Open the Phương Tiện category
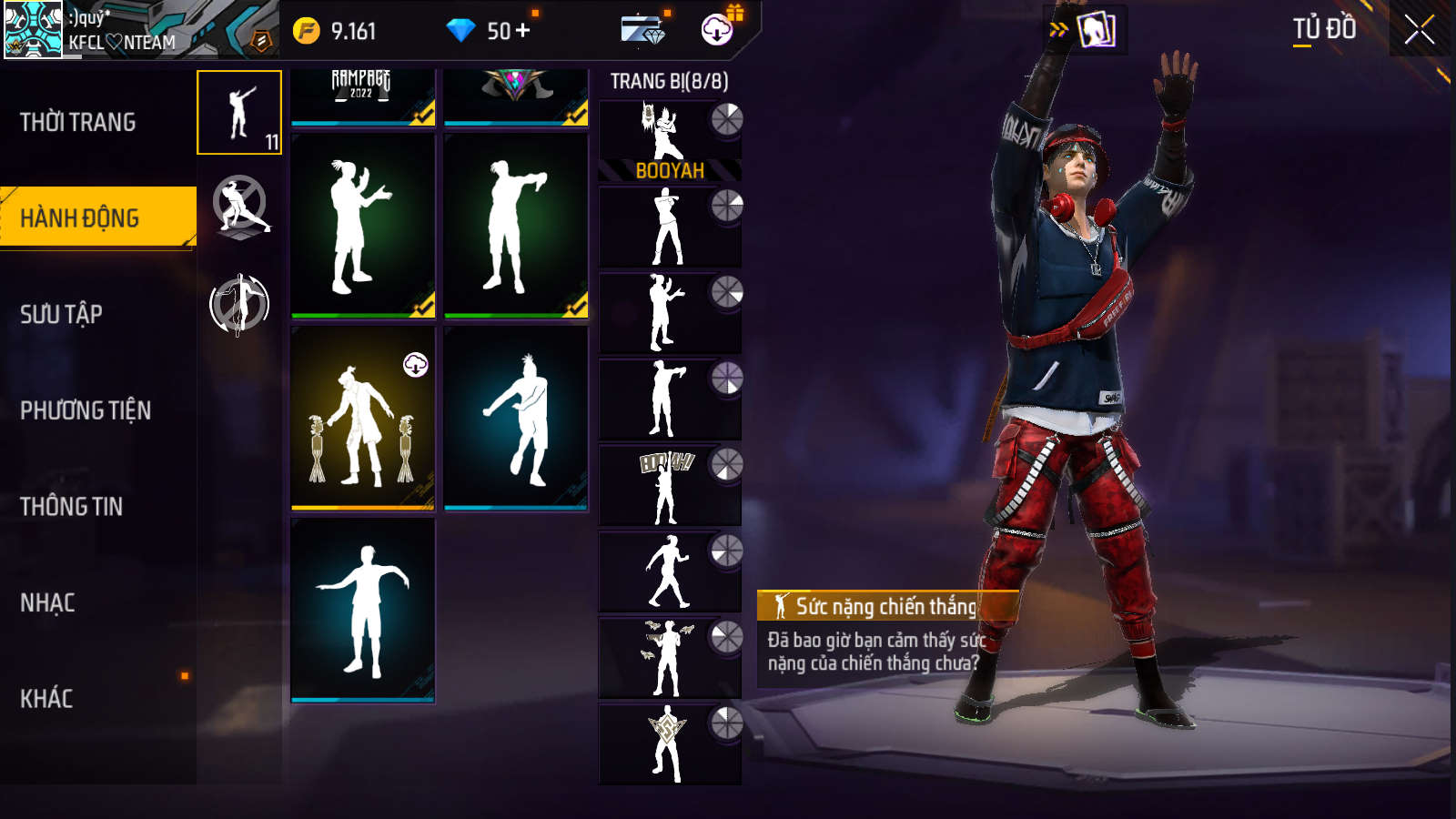Viewport: 1456px width, 819px height. 86,410
